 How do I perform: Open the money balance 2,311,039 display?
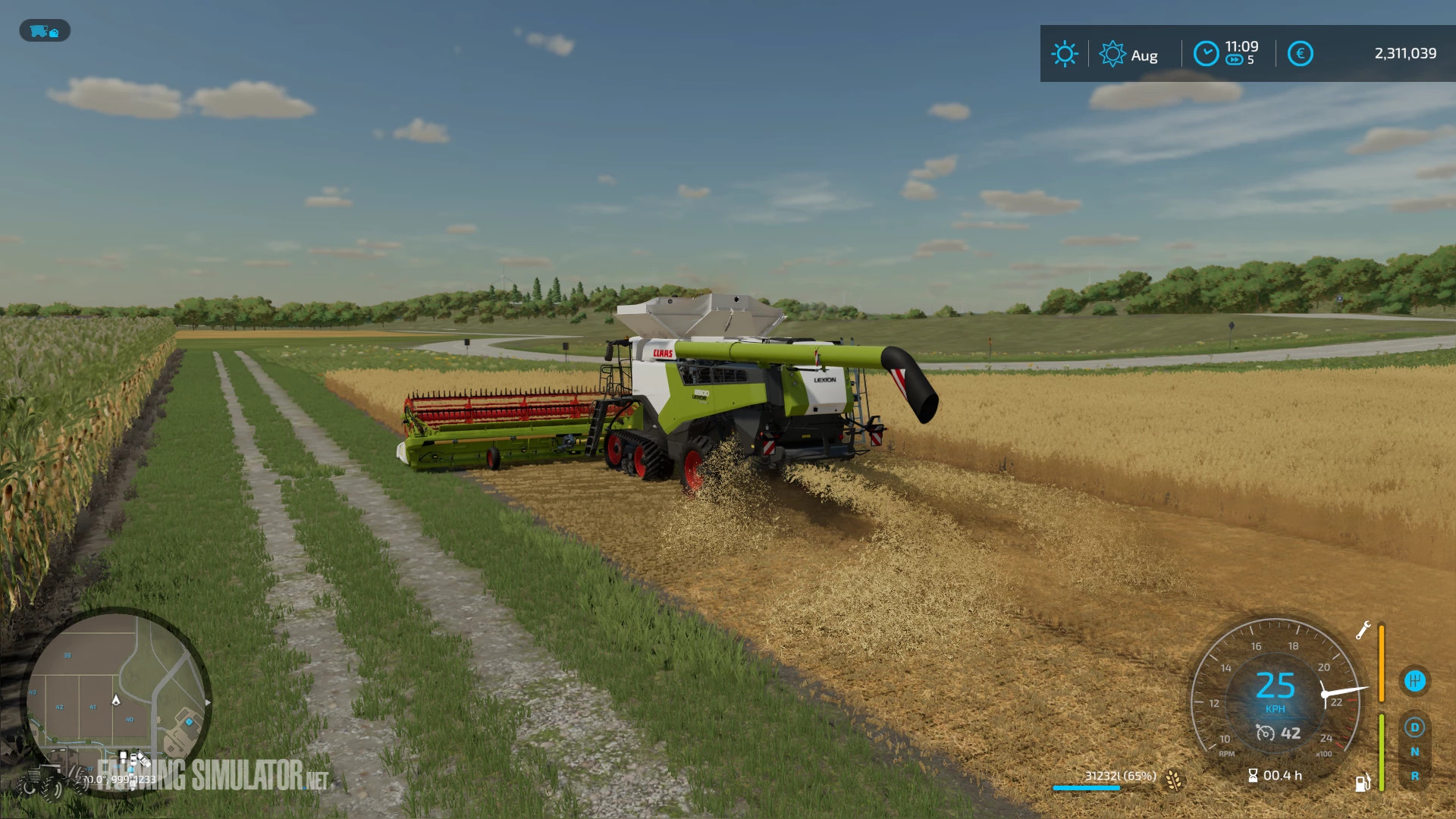pos(1407,53)
